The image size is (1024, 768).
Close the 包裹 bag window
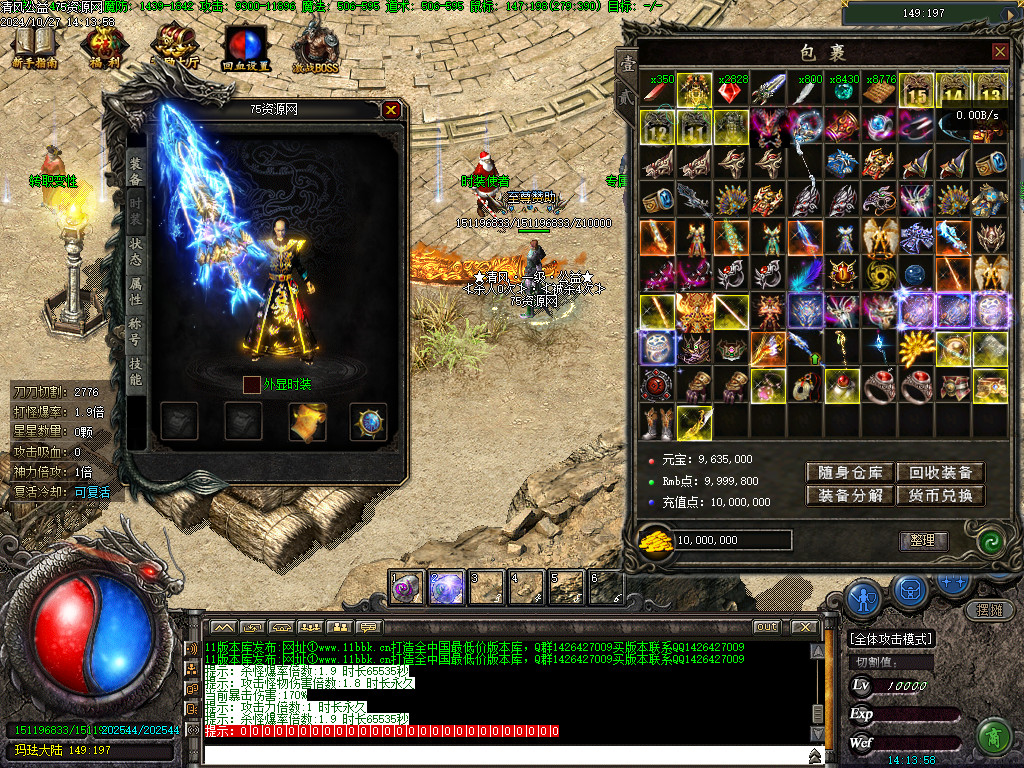click(x=1000, y=51)
